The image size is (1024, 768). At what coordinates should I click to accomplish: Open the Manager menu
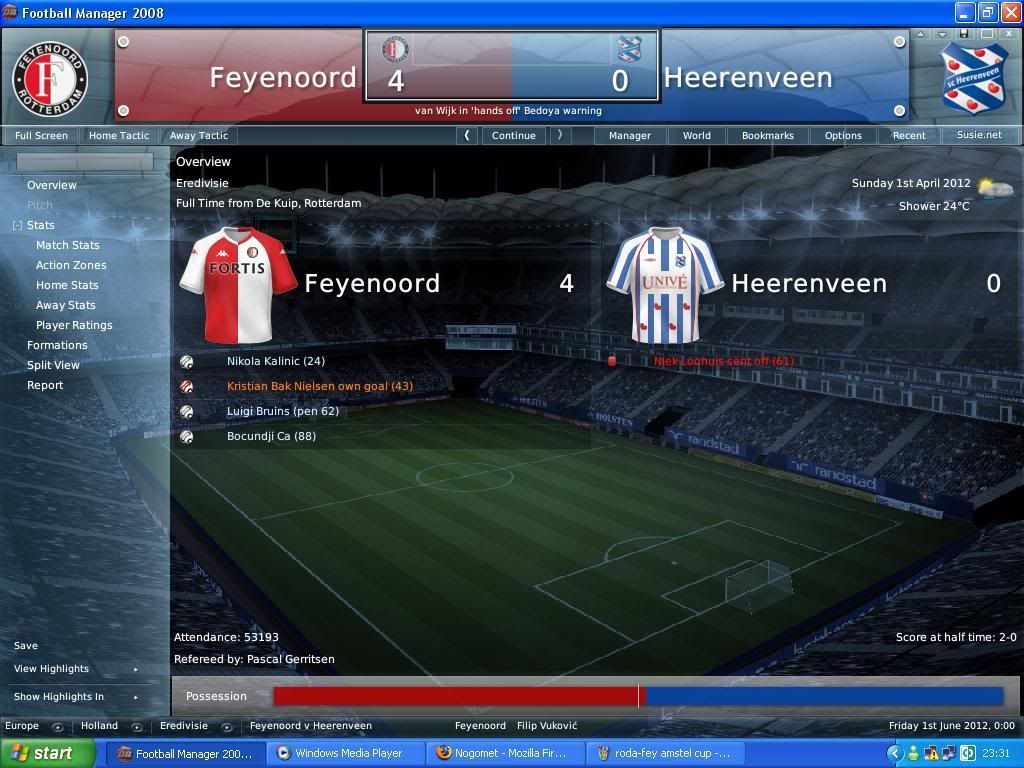[629, 135]
